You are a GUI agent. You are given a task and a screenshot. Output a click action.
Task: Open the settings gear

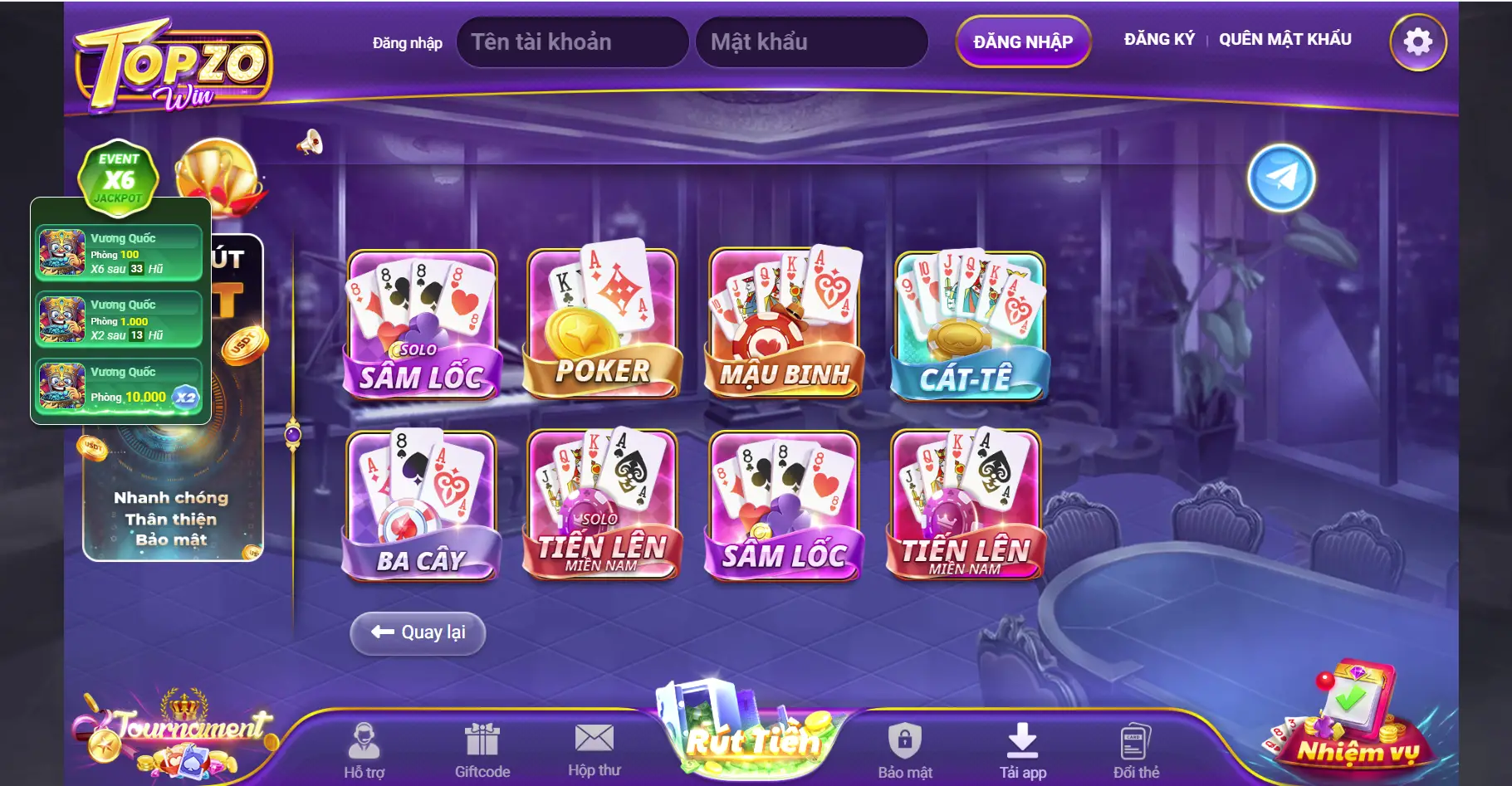pyautogui.click(x=1419, y=40)
